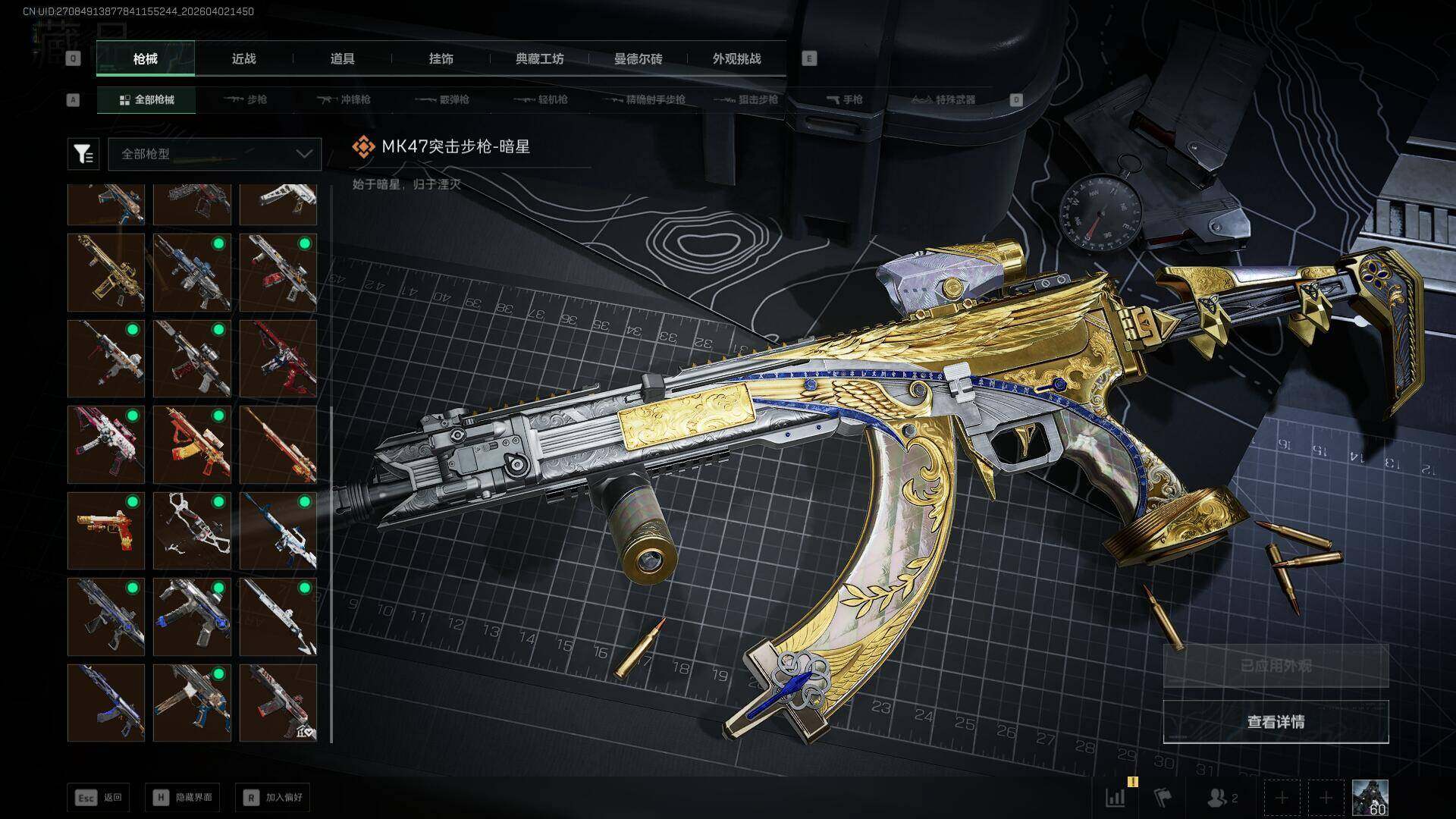Switch to the 近战 melee tab
The image size is (1456, 819).
243,59
